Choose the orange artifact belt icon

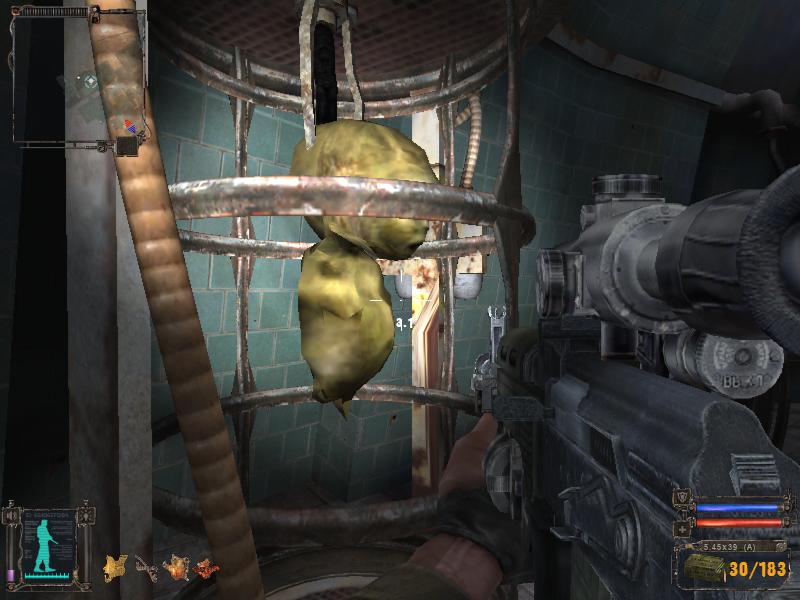pyautogui.click(x=177, y=568)
